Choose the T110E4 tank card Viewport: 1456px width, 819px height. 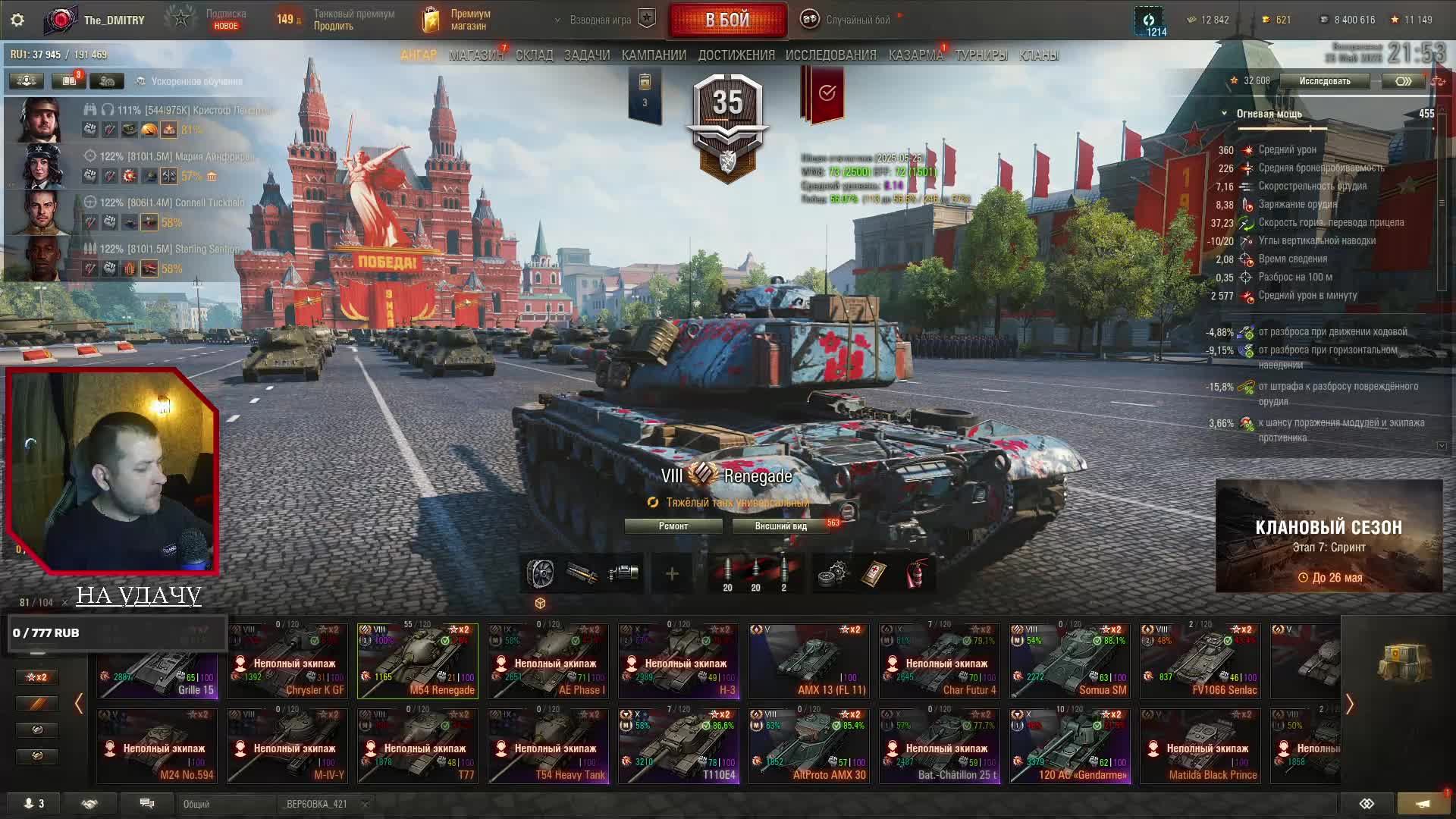[x=678, y=746]
